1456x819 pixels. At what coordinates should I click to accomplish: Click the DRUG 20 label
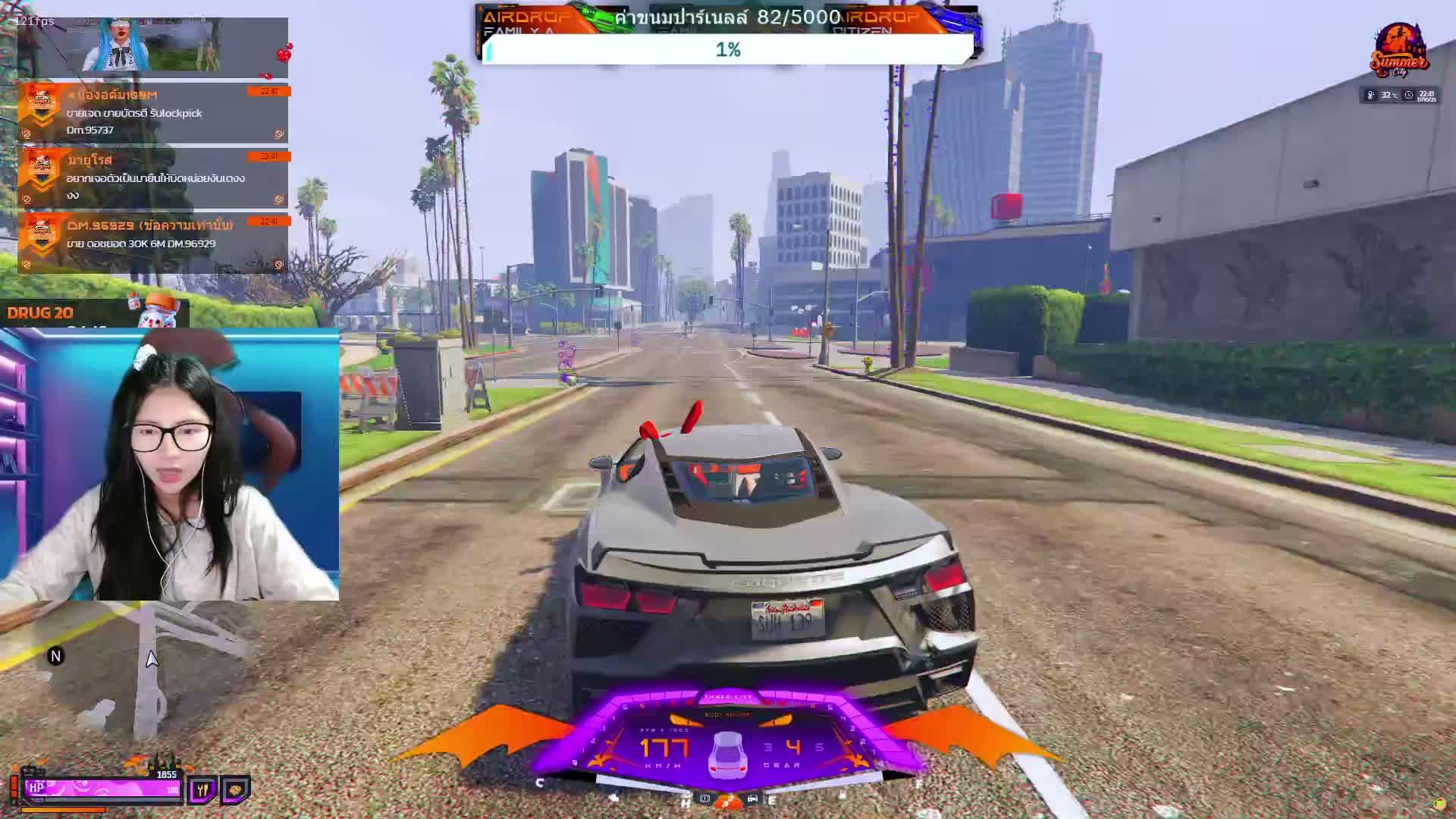point(39,312)
